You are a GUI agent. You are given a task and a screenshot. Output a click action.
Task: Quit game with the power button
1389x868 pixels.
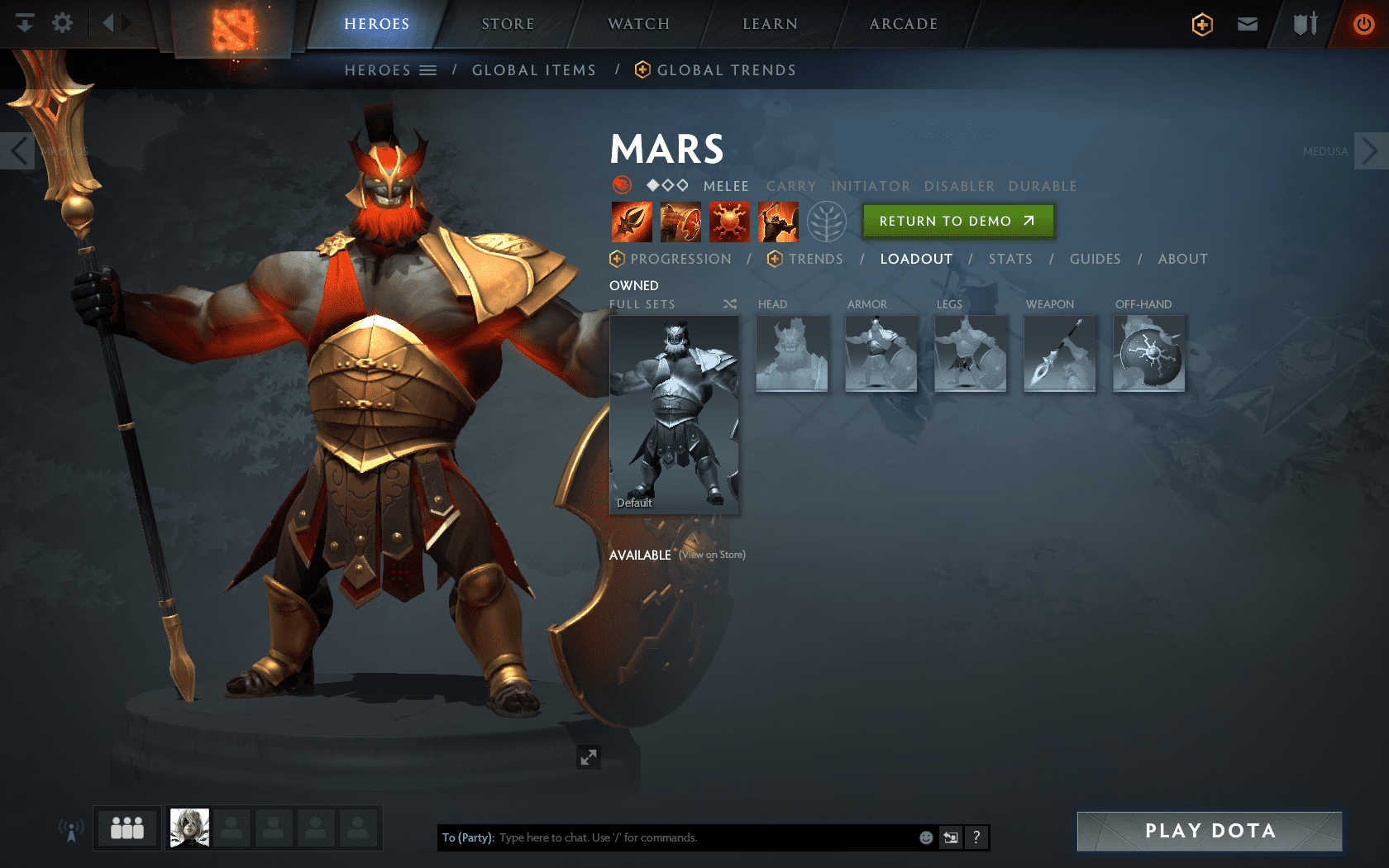coord(1363,24)
